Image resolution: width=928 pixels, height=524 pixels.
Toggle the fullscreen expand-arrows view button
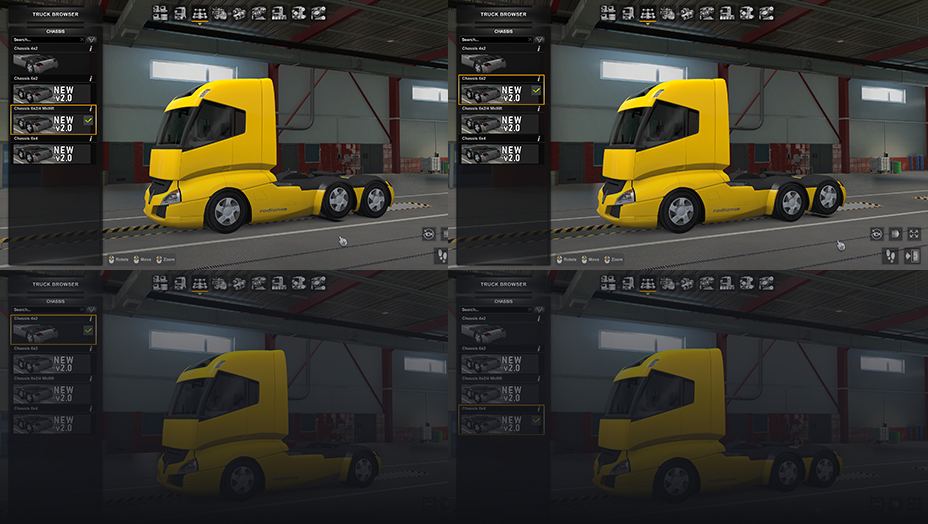pyautogui.click(x=912, y=234)
